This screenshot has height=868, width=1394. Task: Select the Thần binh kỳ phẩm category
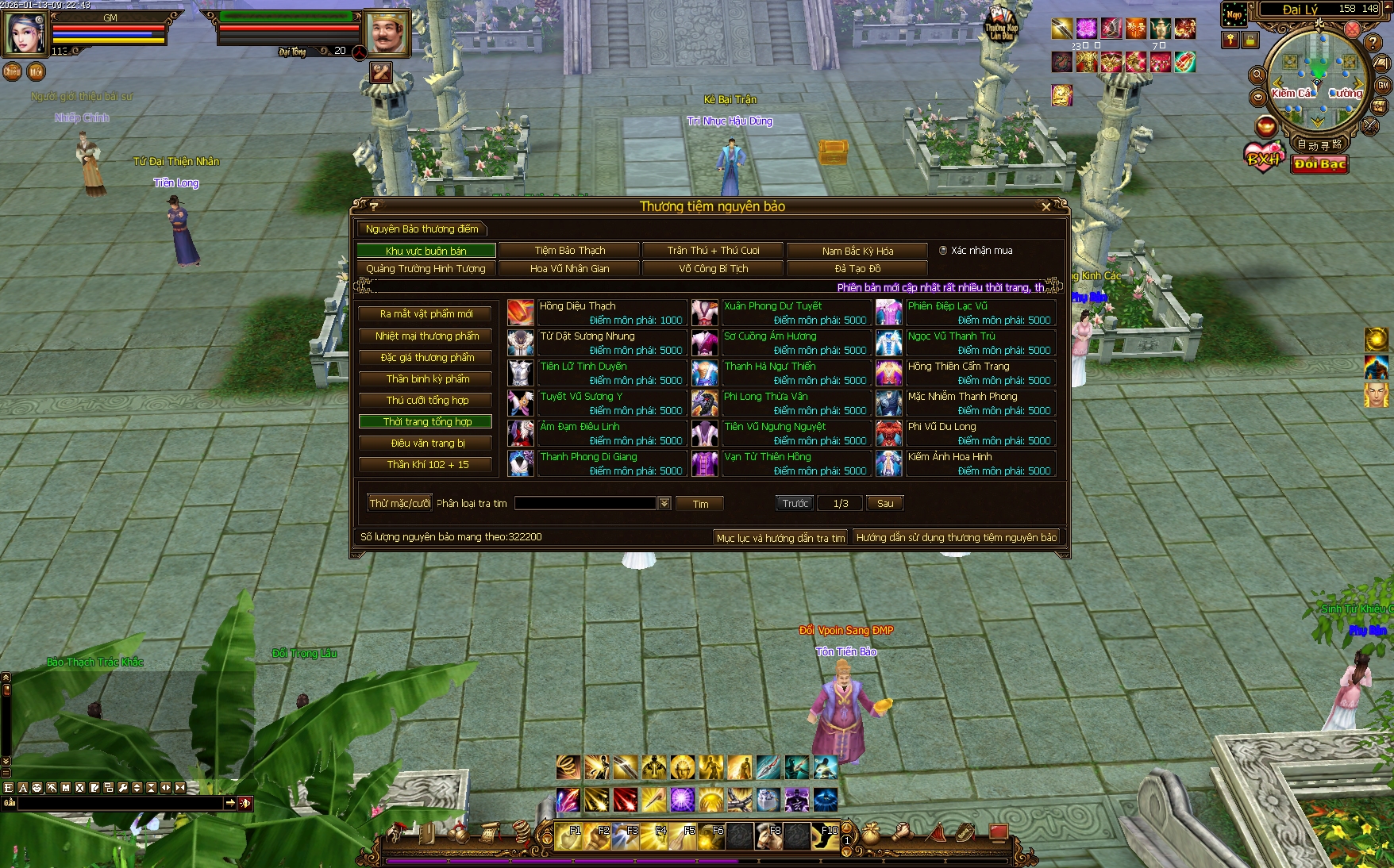[x=426, y=379]
